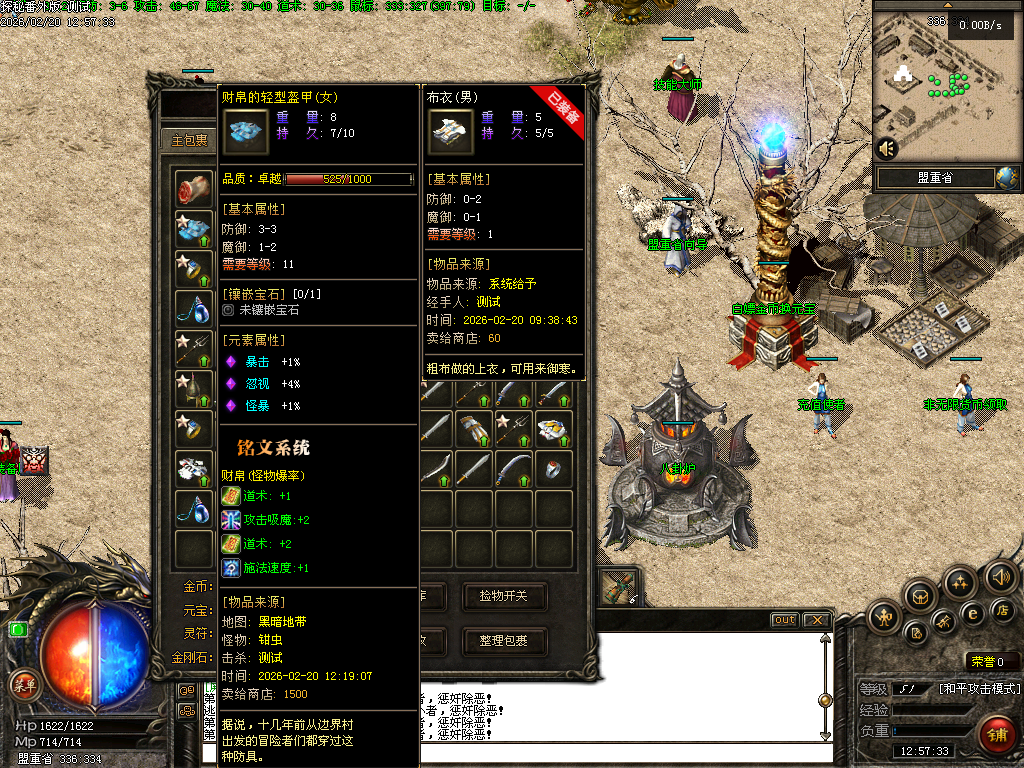The height and width of the screenshot is (768, 1024).
Task: Close the chat window with X
Action: 816,620
